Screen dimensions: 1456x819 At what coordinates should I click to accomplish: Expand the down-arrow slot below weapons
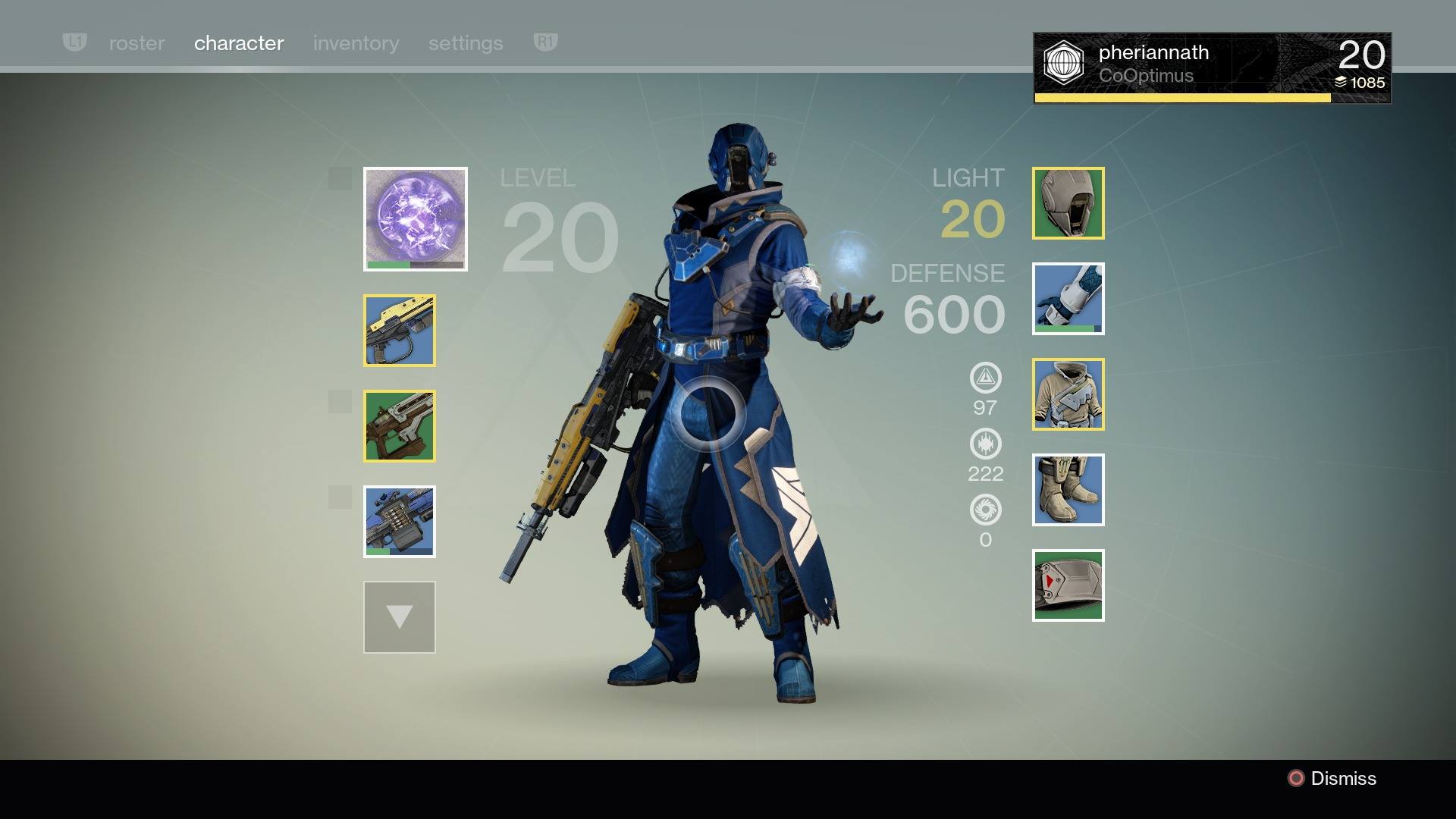400,617
